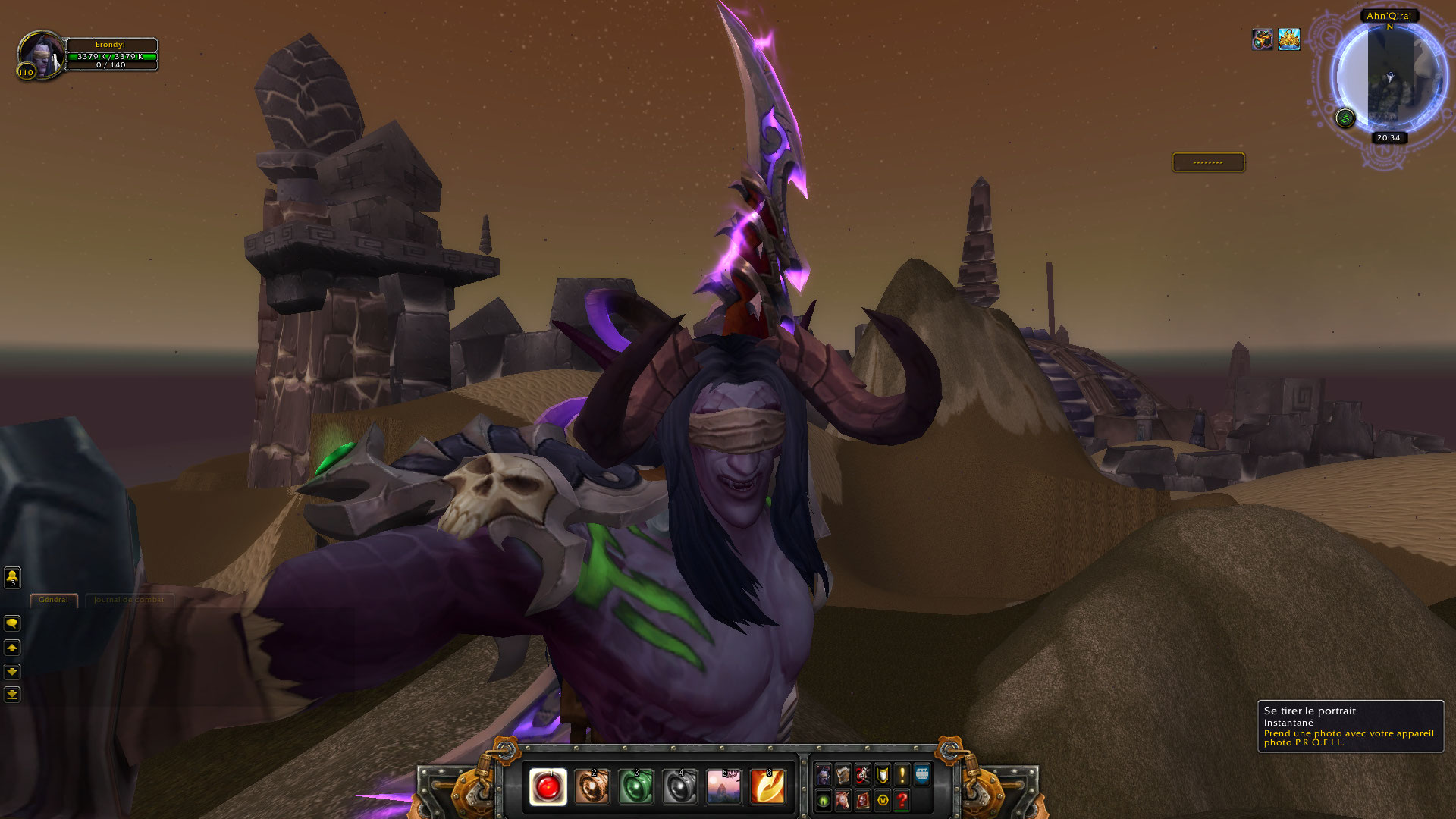The image size is (1456, 819).
Task: Open the yellow exclamation quest log button
Action: coord(902,775)
